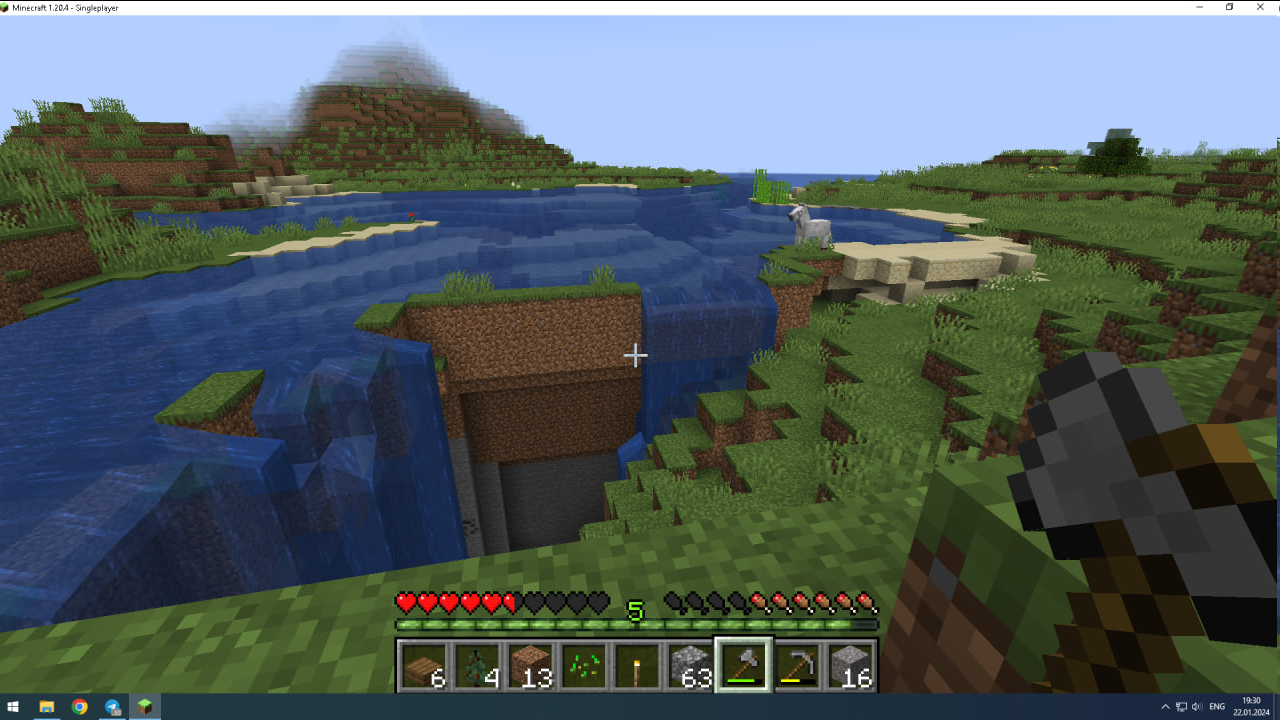Minimize the Minecraft window
Image resolution: width=1280 pixels, height=720 pixels.
(1199, 7)
